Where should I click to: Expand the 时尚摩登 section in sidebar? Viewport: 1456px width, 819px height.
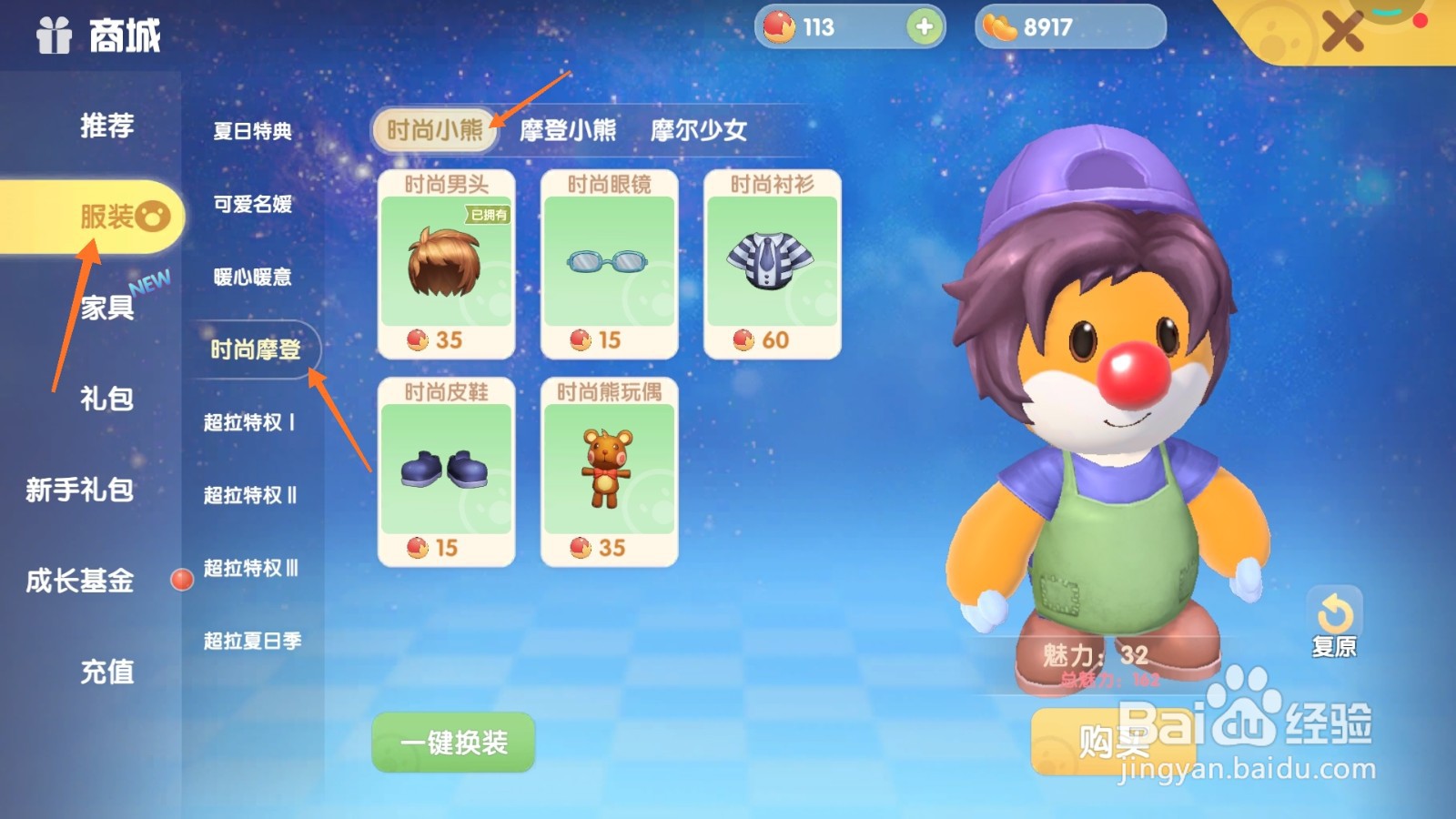255,348
